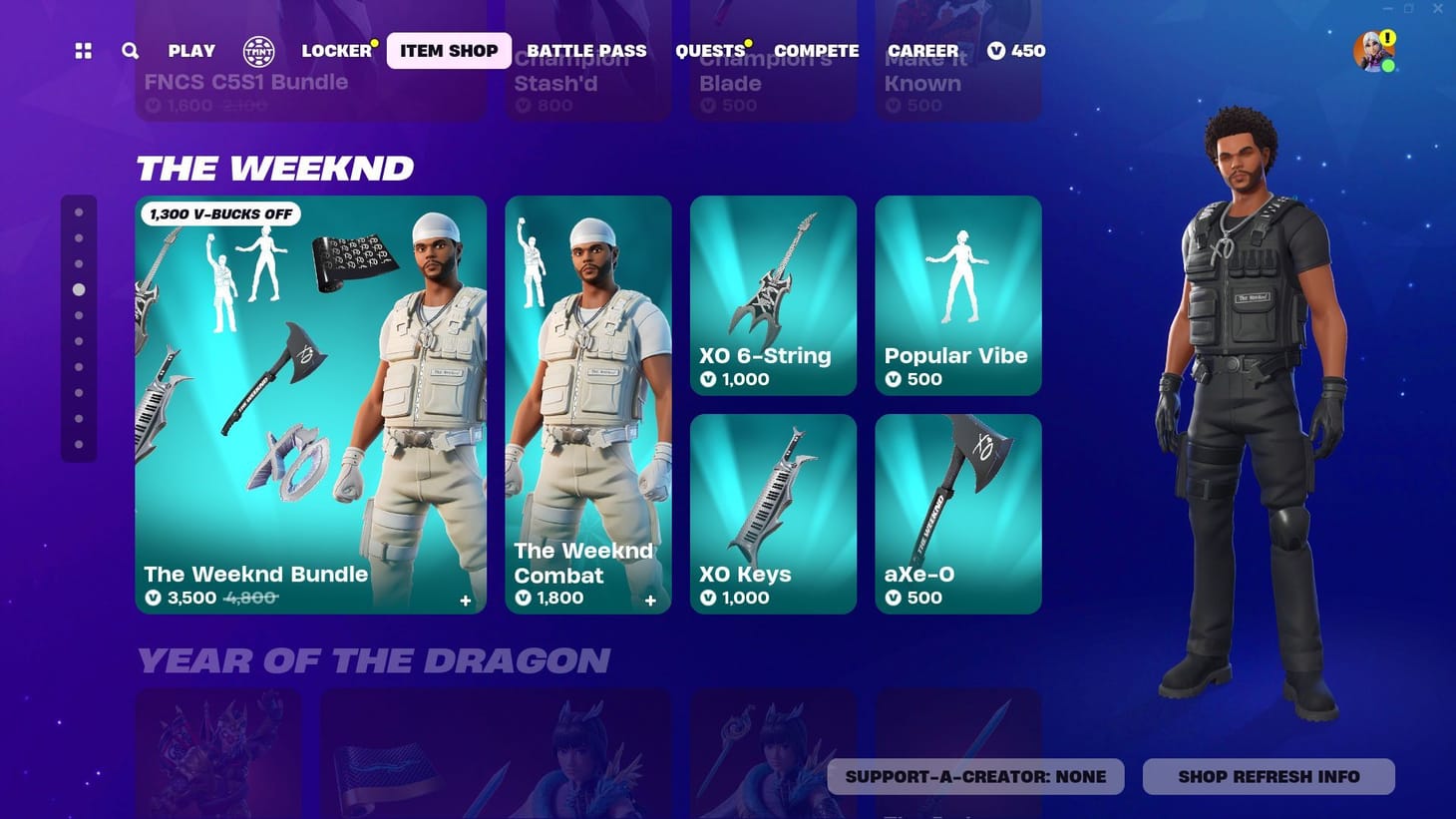The image size is (1456, 819).
Task: Click the yellow exclamation badge on the avatar
Action: pyautogui.click(x=1386, y=37)
